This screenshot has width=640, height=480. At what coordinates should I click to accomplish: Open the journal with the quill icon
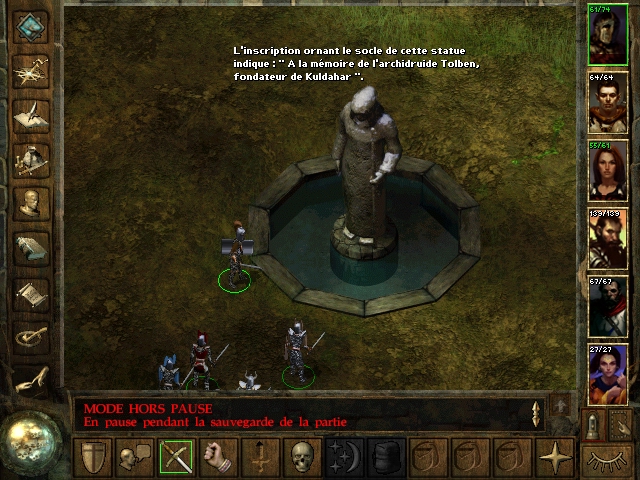[32, 113]
